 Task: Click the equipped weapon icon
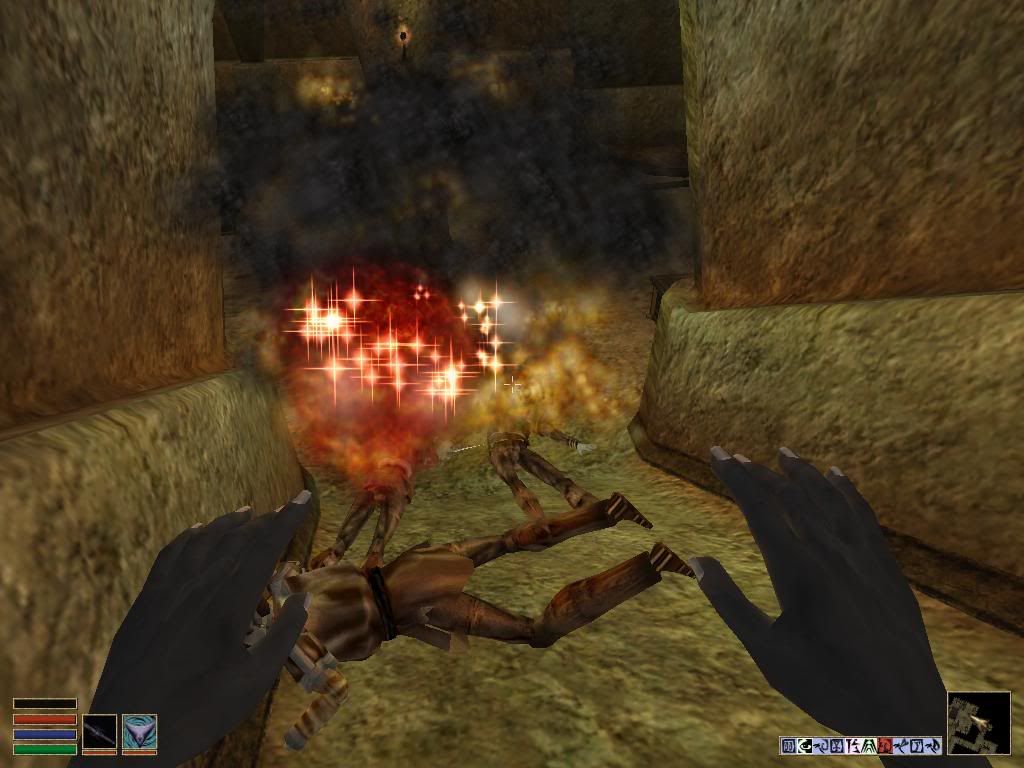point(100,732)
